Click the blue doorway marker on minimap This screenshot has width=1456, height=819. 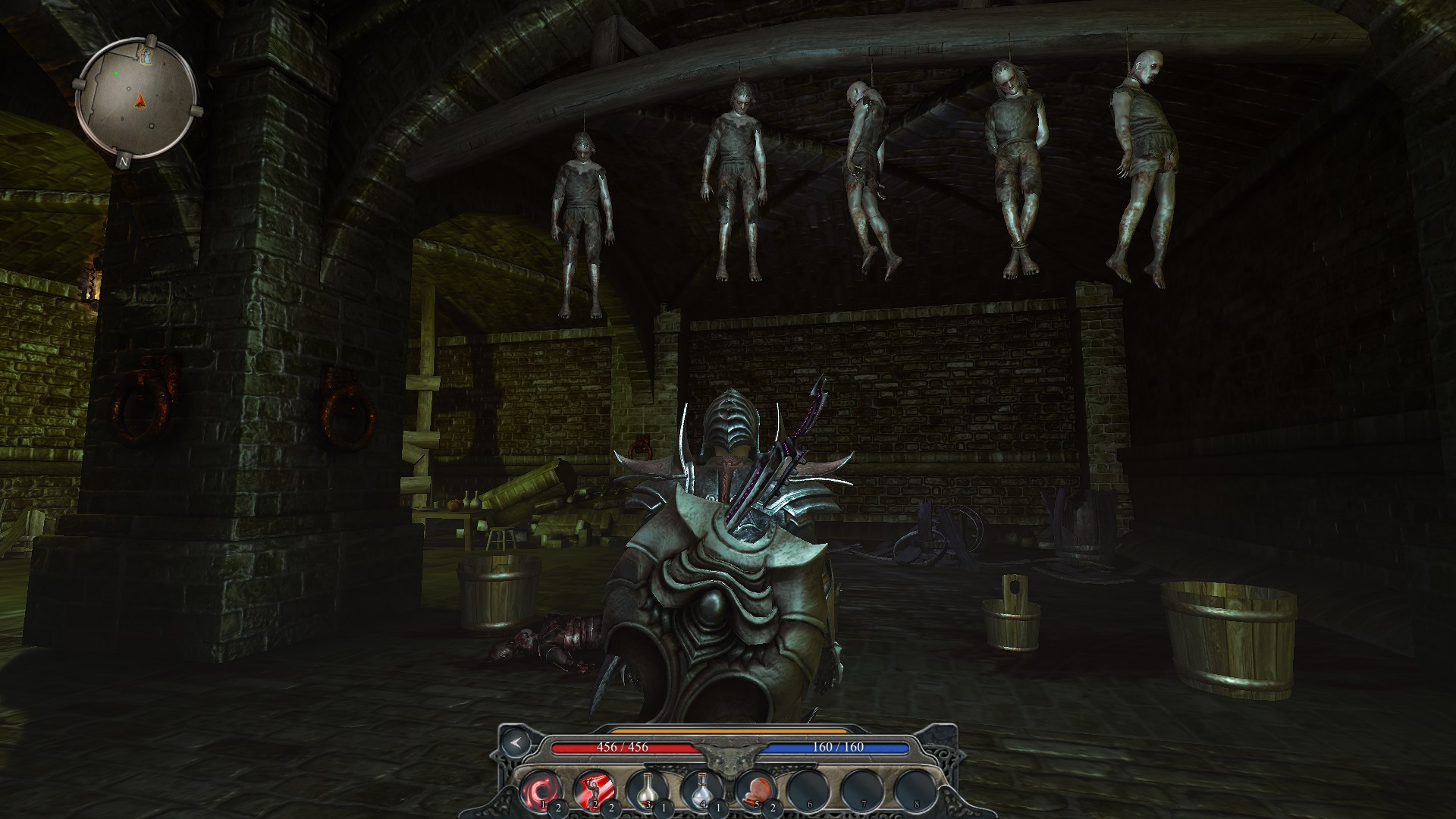[144, 55]
